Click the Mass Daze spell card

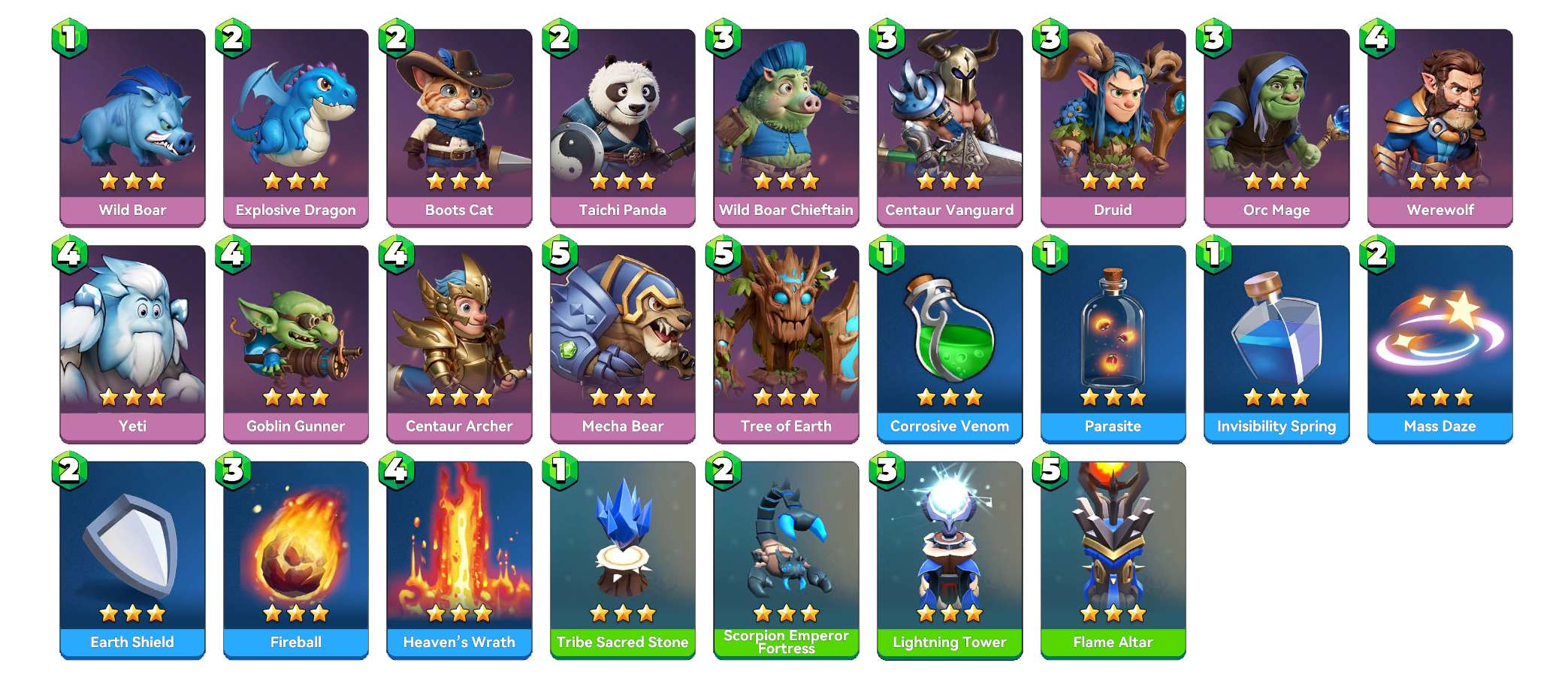(1440, 343)
